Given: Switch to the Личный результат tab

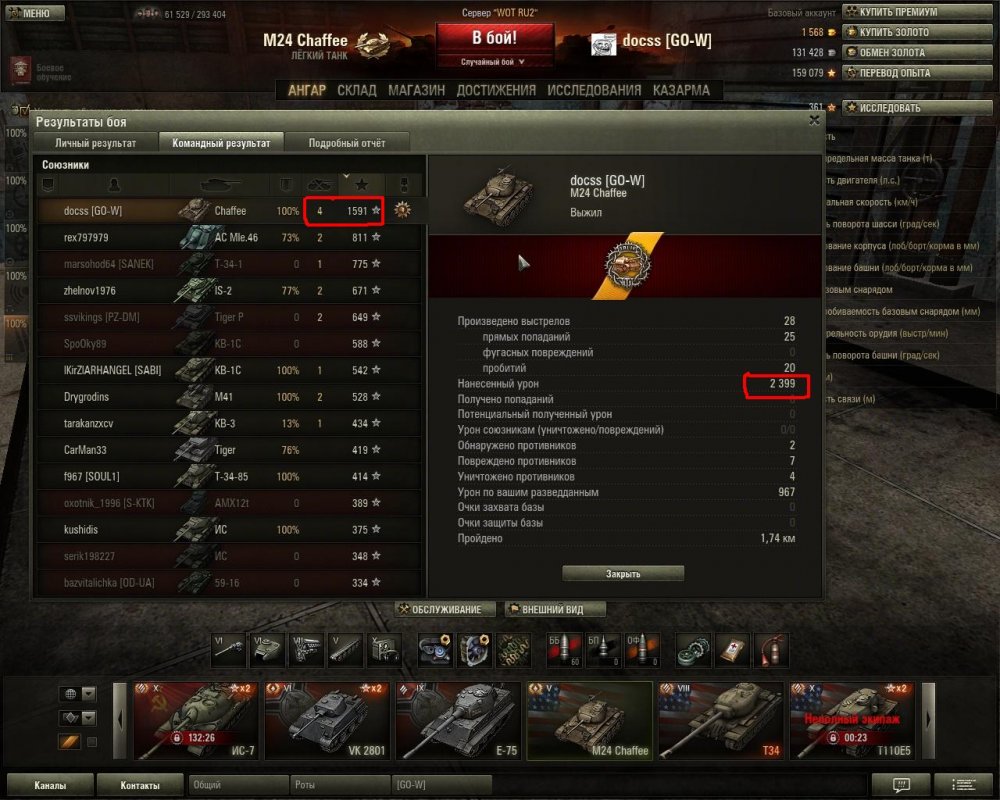Looking at the screenshot, I should click(95, 143).
